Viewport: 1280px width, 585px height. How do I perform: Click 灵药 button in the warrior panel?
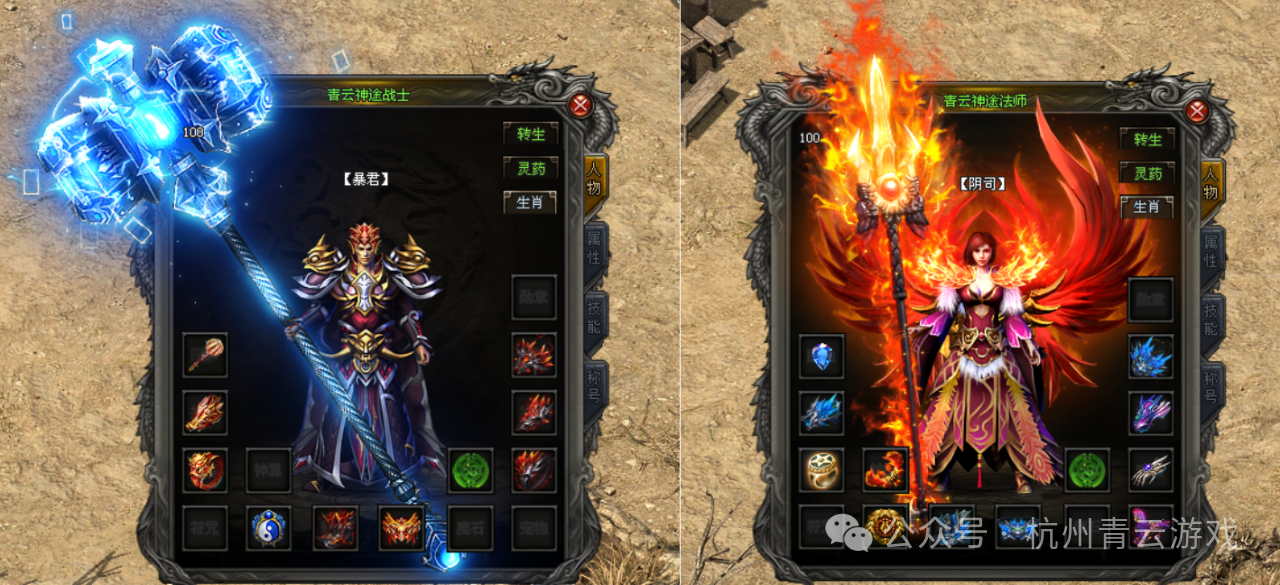531,168
